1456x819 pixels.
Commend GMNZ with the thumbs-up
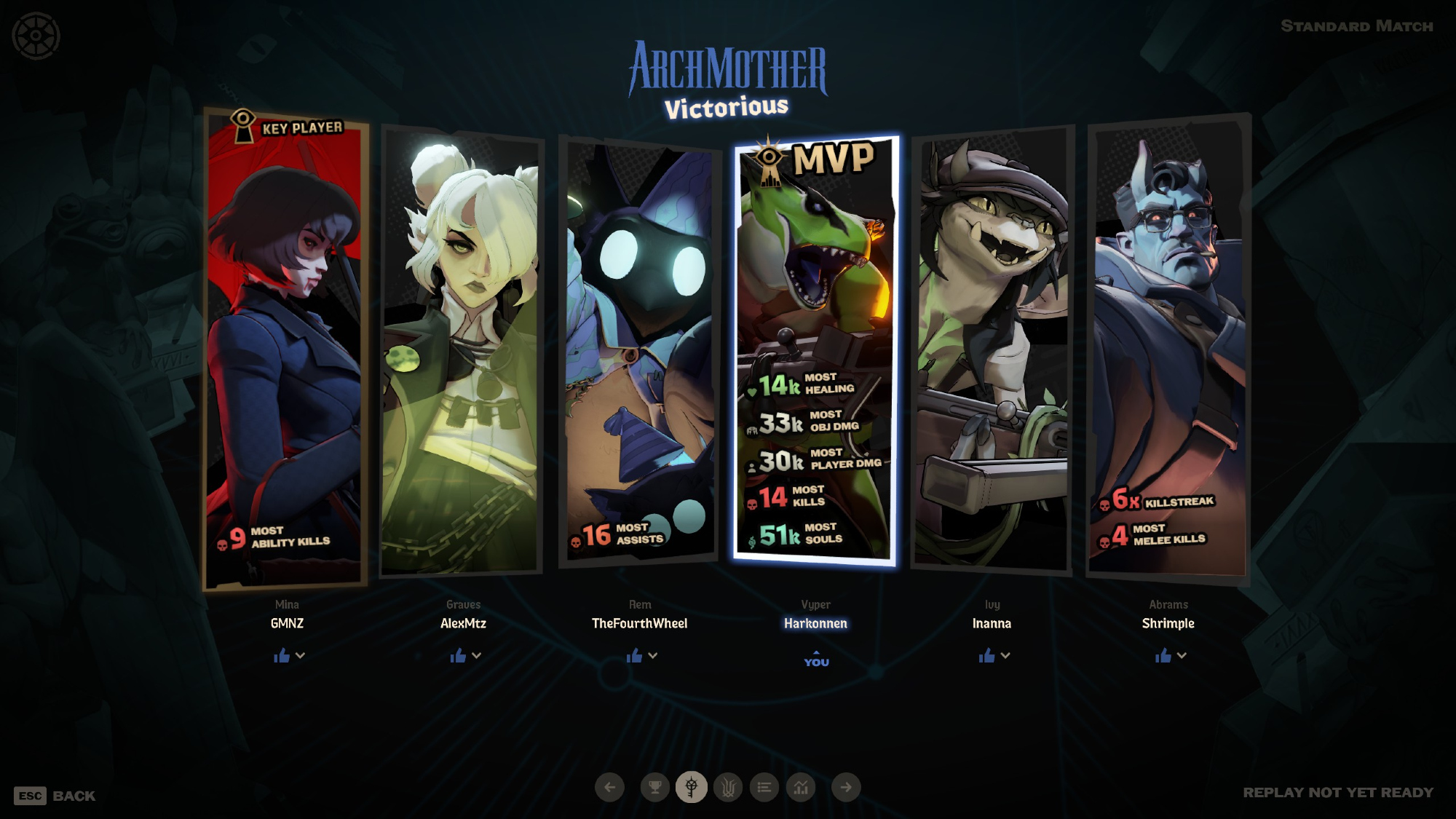coord(282,656)
